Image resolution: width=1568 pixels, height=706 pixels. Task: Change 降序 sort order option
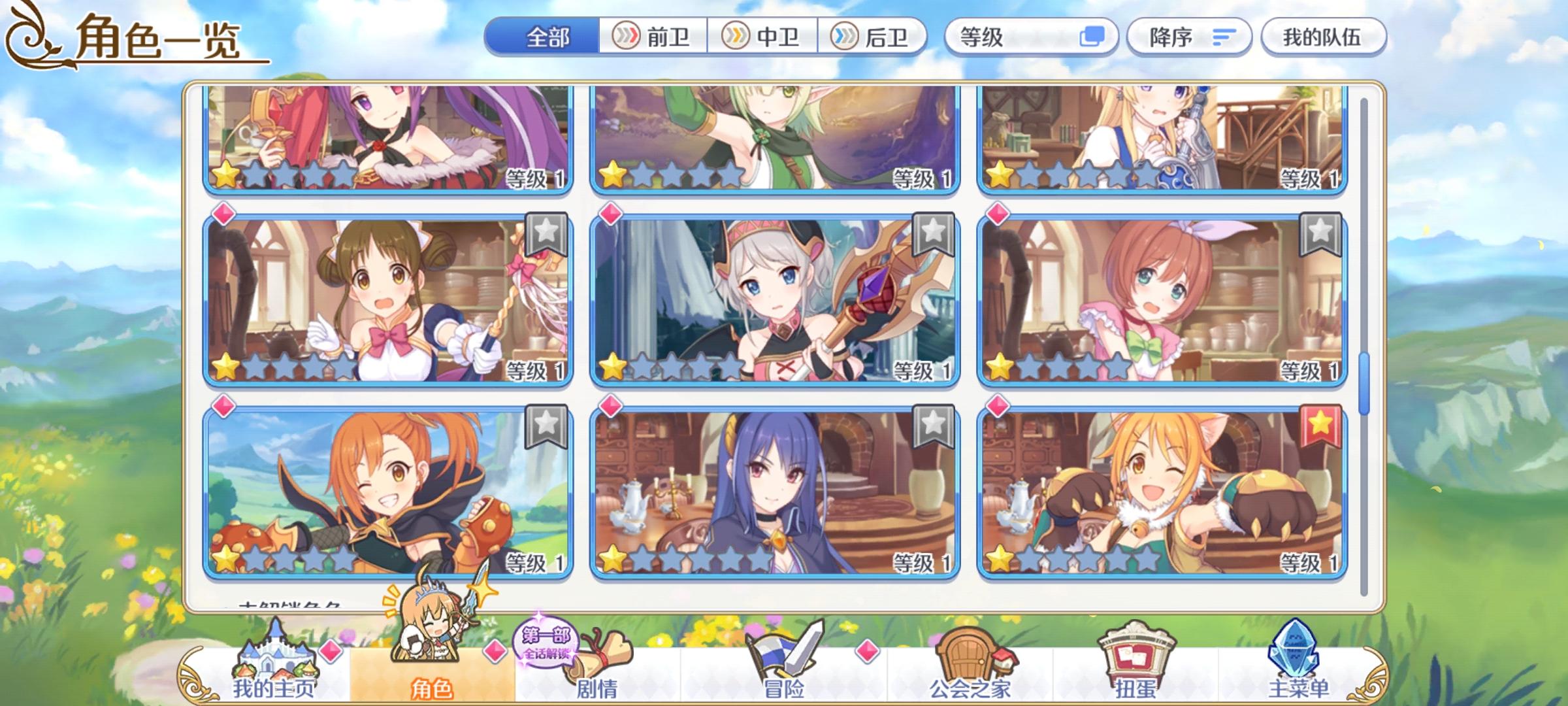pos(1189,37)
